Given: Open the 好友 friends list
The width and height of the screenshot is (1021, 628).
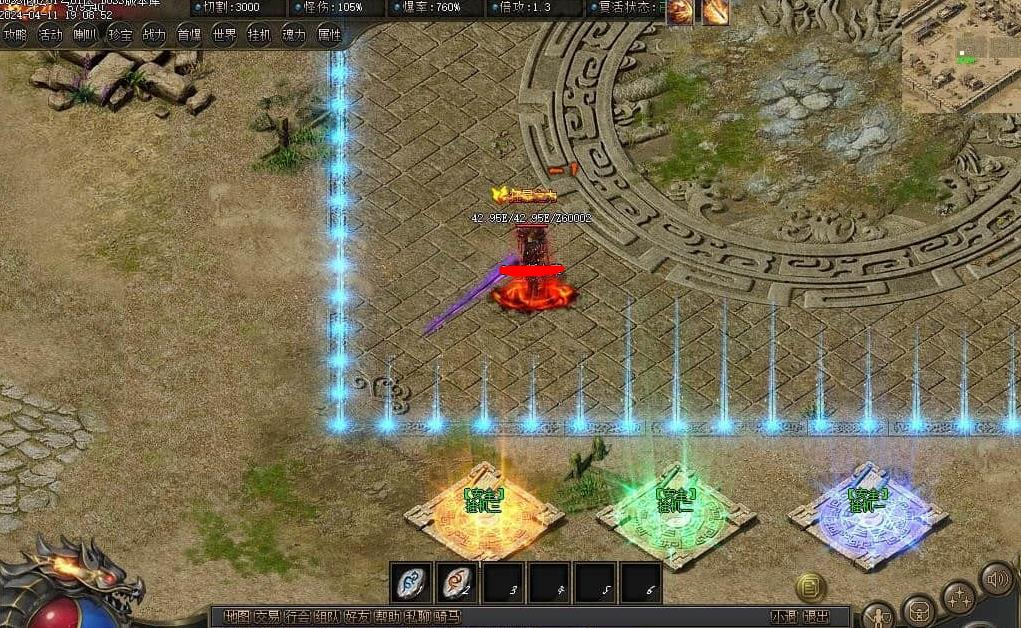Looking at the screenshot, I should 357,617.
